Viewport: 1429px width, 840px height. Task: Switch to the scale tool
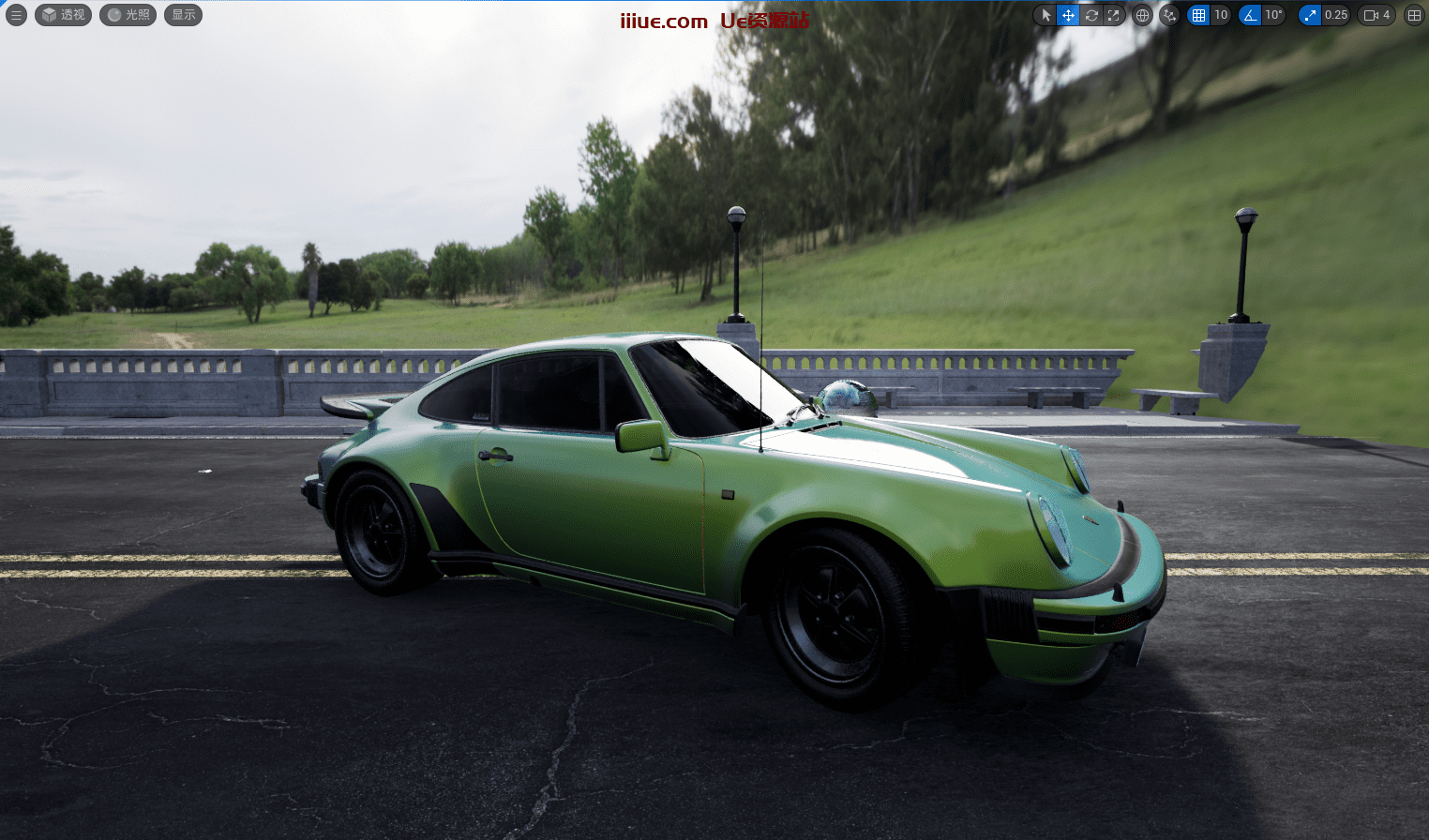1114,15
